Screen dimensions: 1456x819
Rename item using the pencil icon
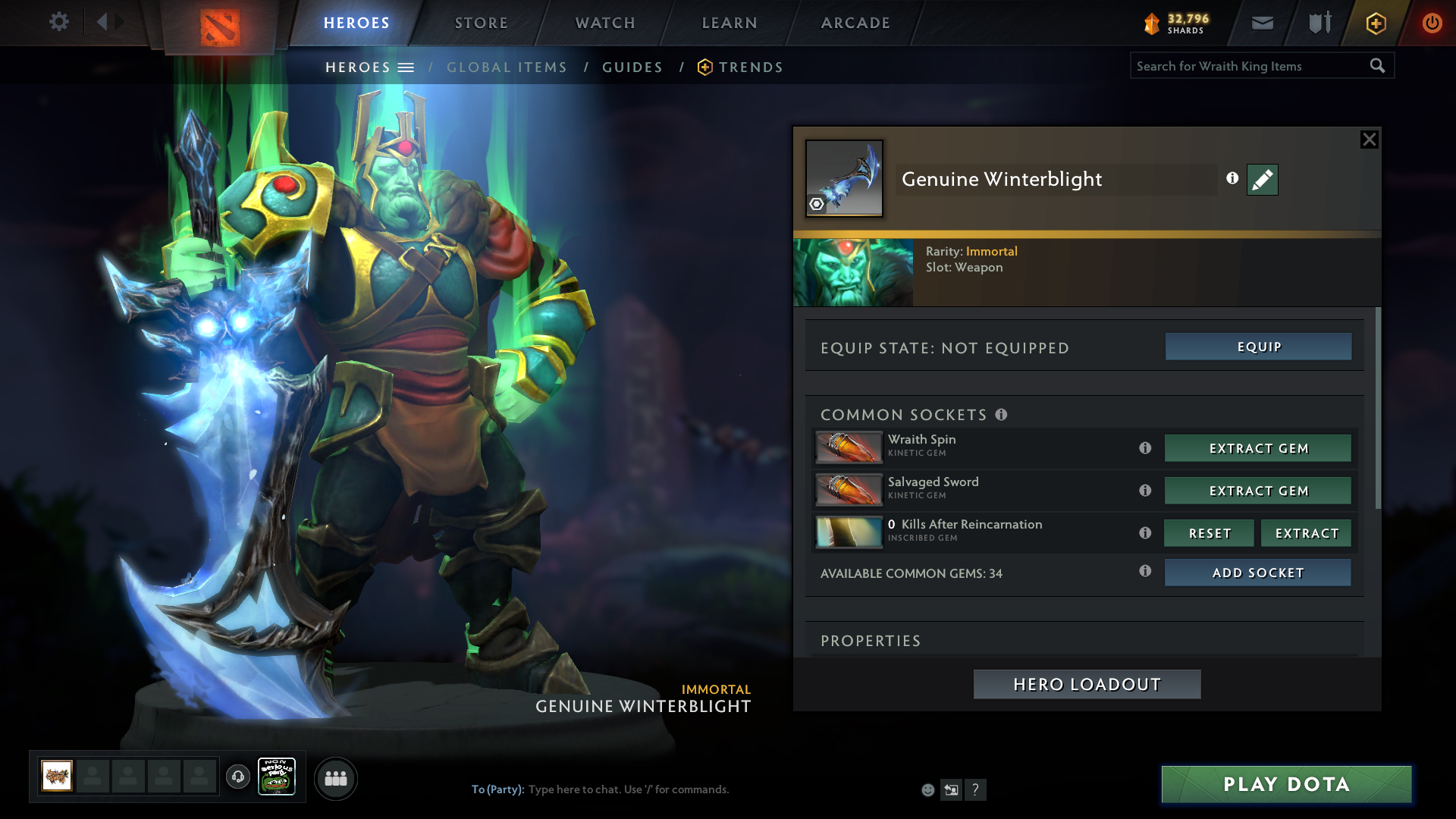point(1262,180)
